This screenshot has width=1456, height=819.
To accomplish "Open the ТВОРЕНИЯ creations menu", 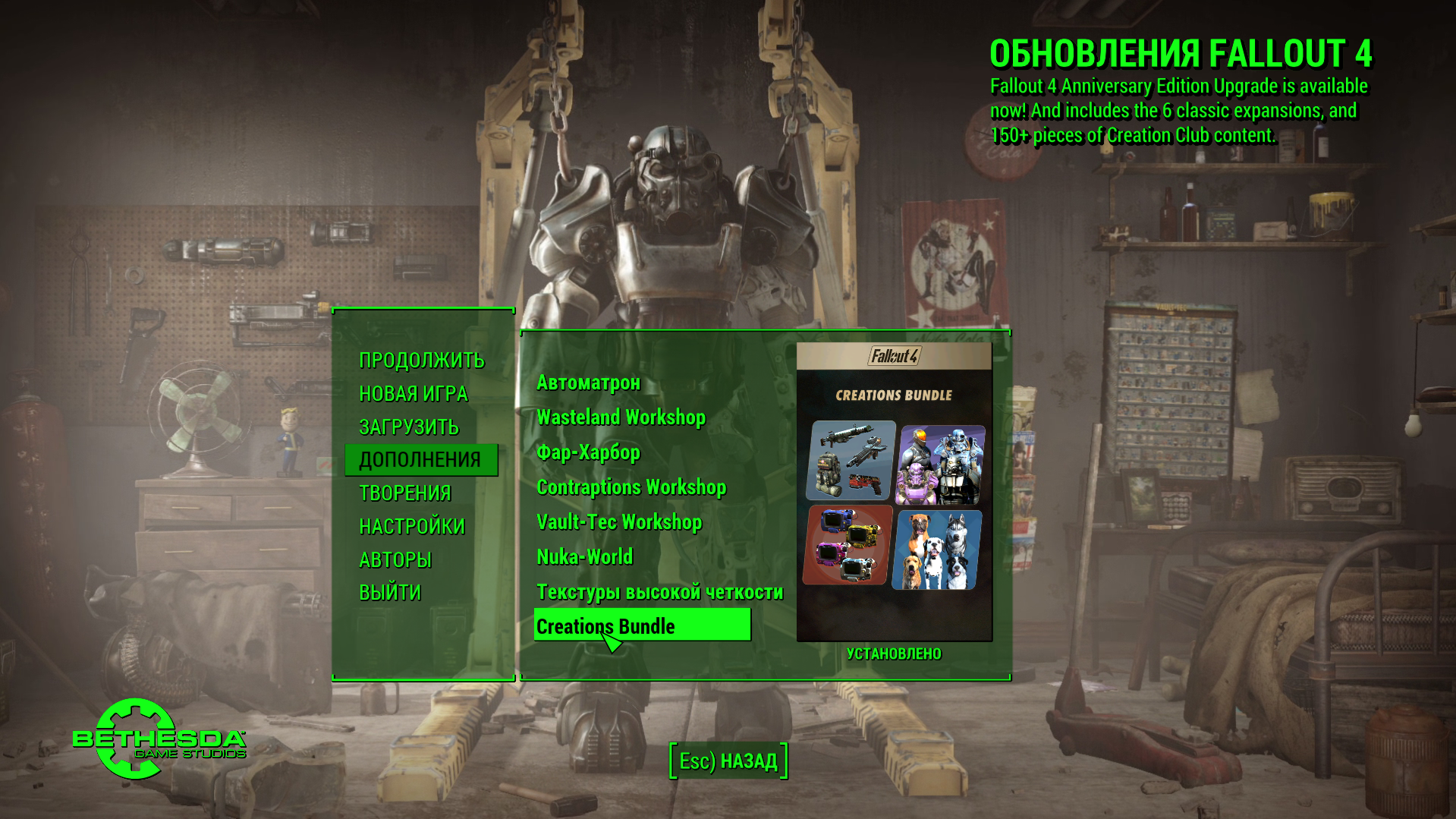I will point(404,493).
